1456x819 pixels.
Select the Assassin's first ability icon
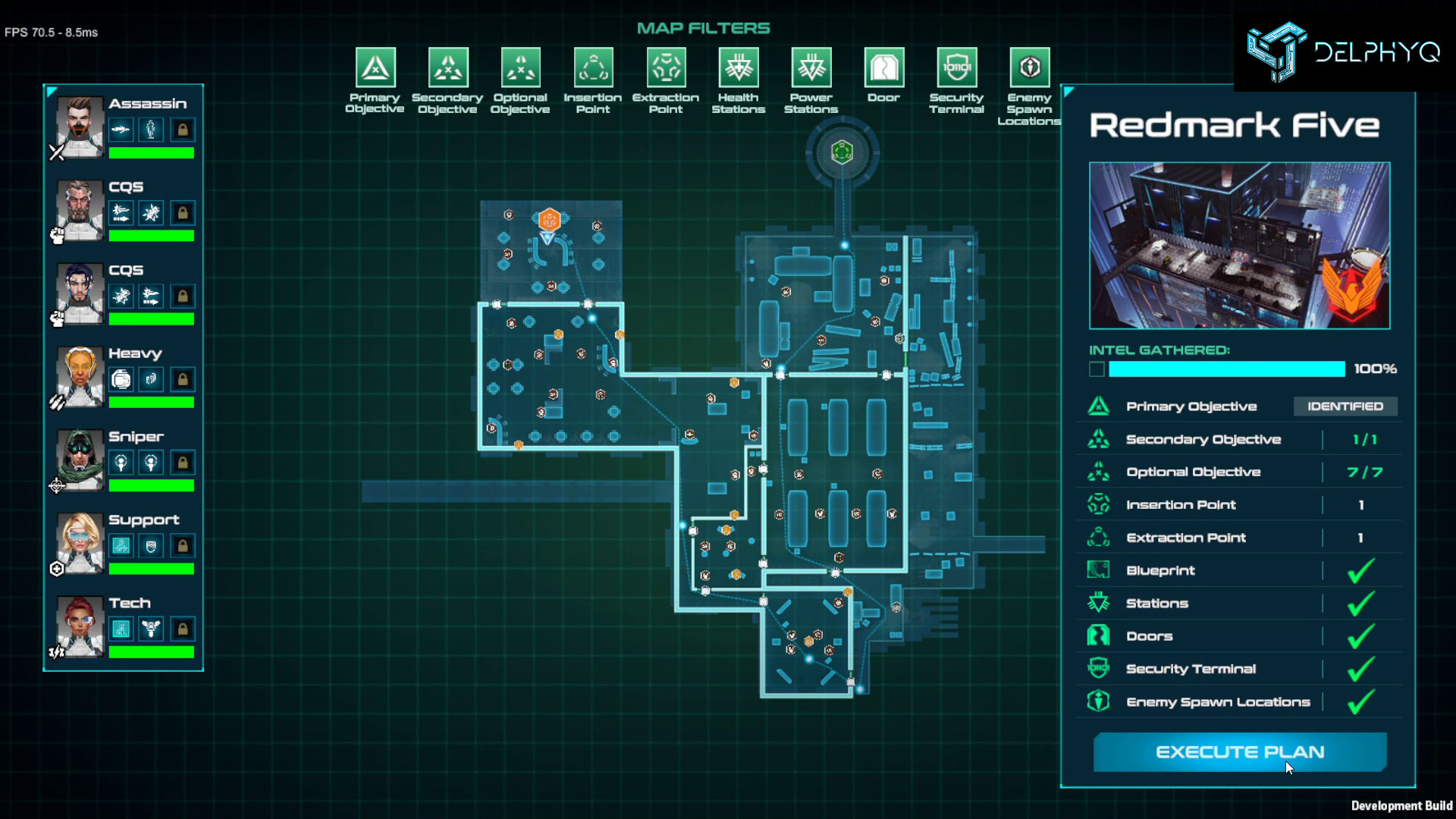point(121,129)
